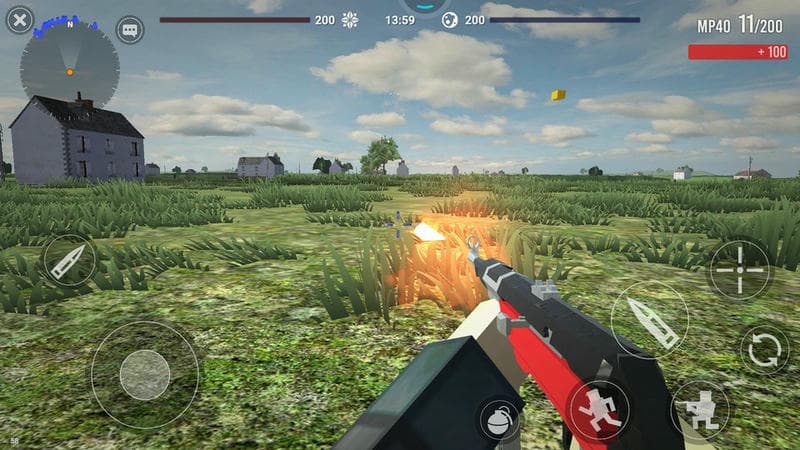The width and height of the screenshot is (800, 450).
Task: Shoot with the large right bullet button
Action: [x=649, y=320]
